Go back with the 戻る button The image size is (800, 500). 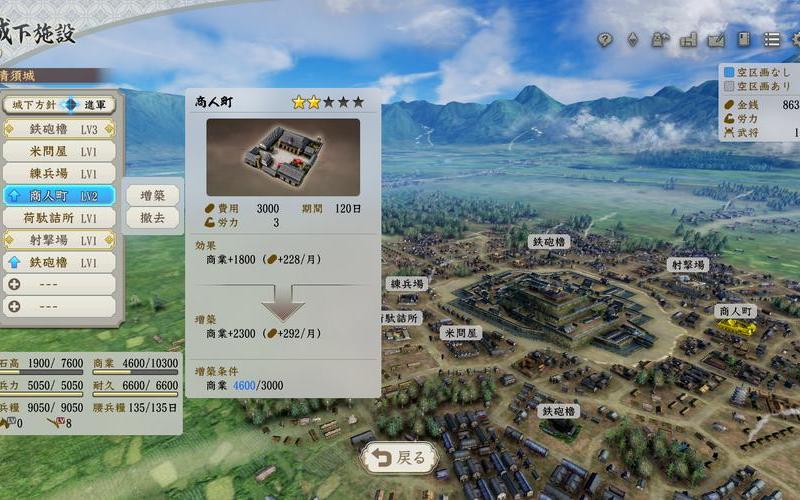click(x=400, y=458)
